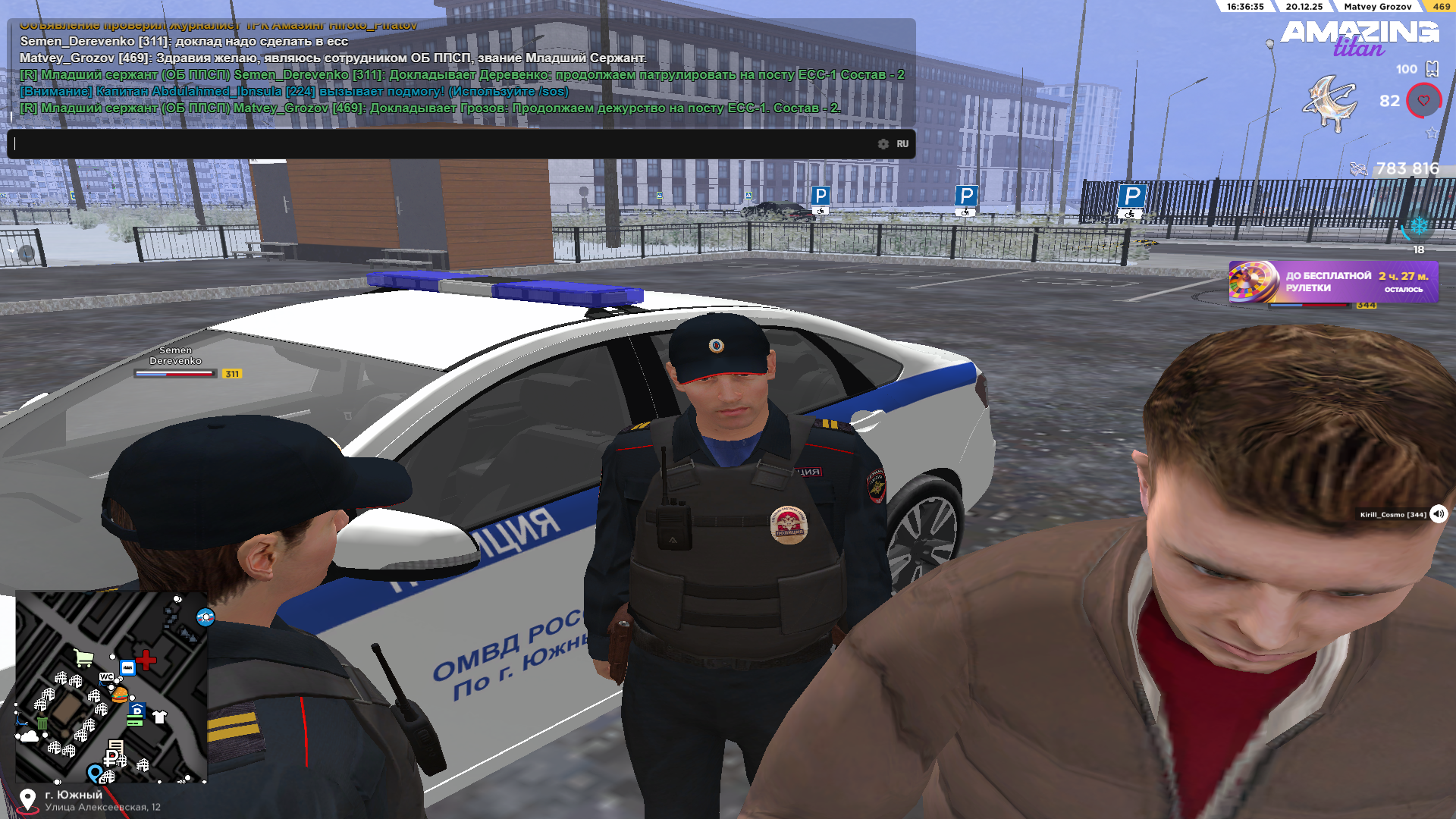This screenshot has height=819, width=1456.
Task: Select the burger food marker on minimap
Action: tap(120, 694)
